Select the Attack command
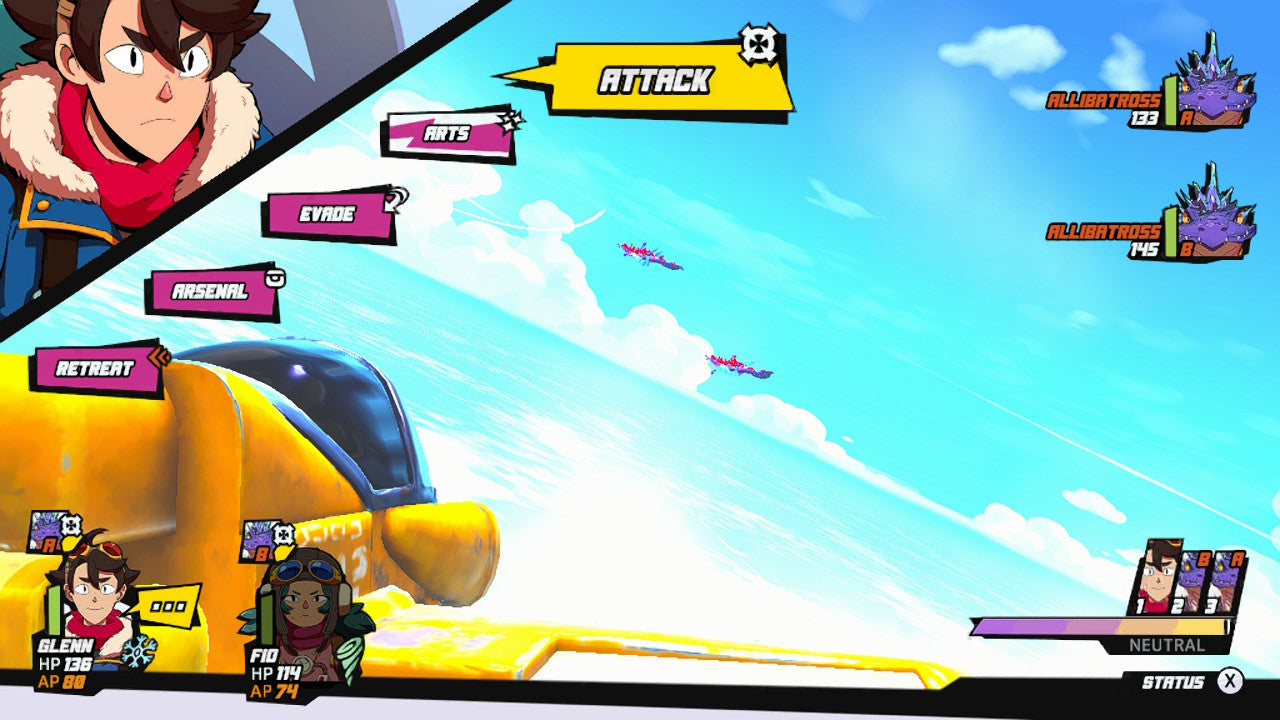The image size is (1280, 720). pyautogui.click(x=655, y=78)
